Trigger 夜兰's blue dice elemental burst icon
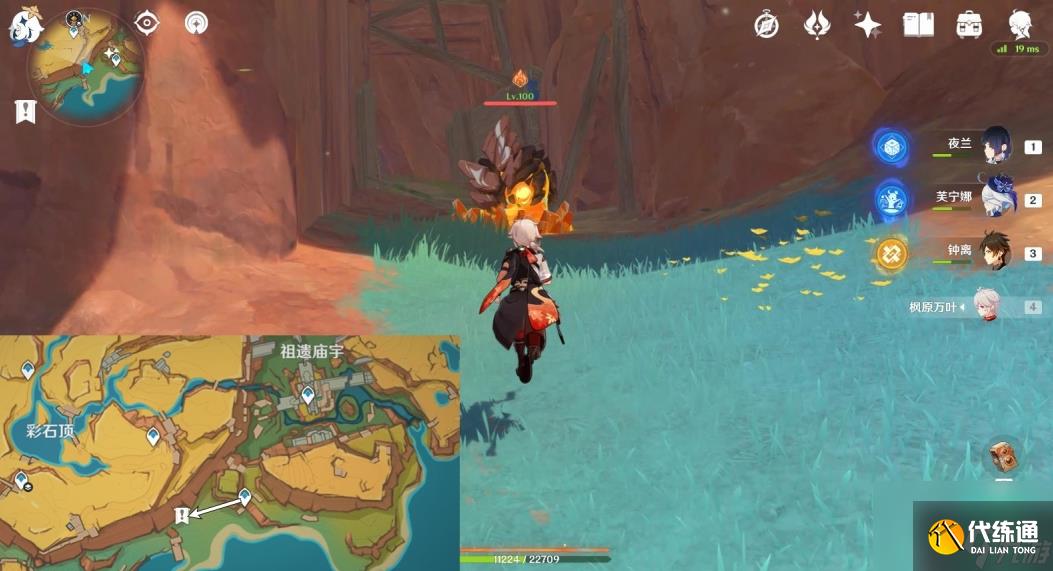The width and height of the screenshot is (1053, 571). [890, 148]
